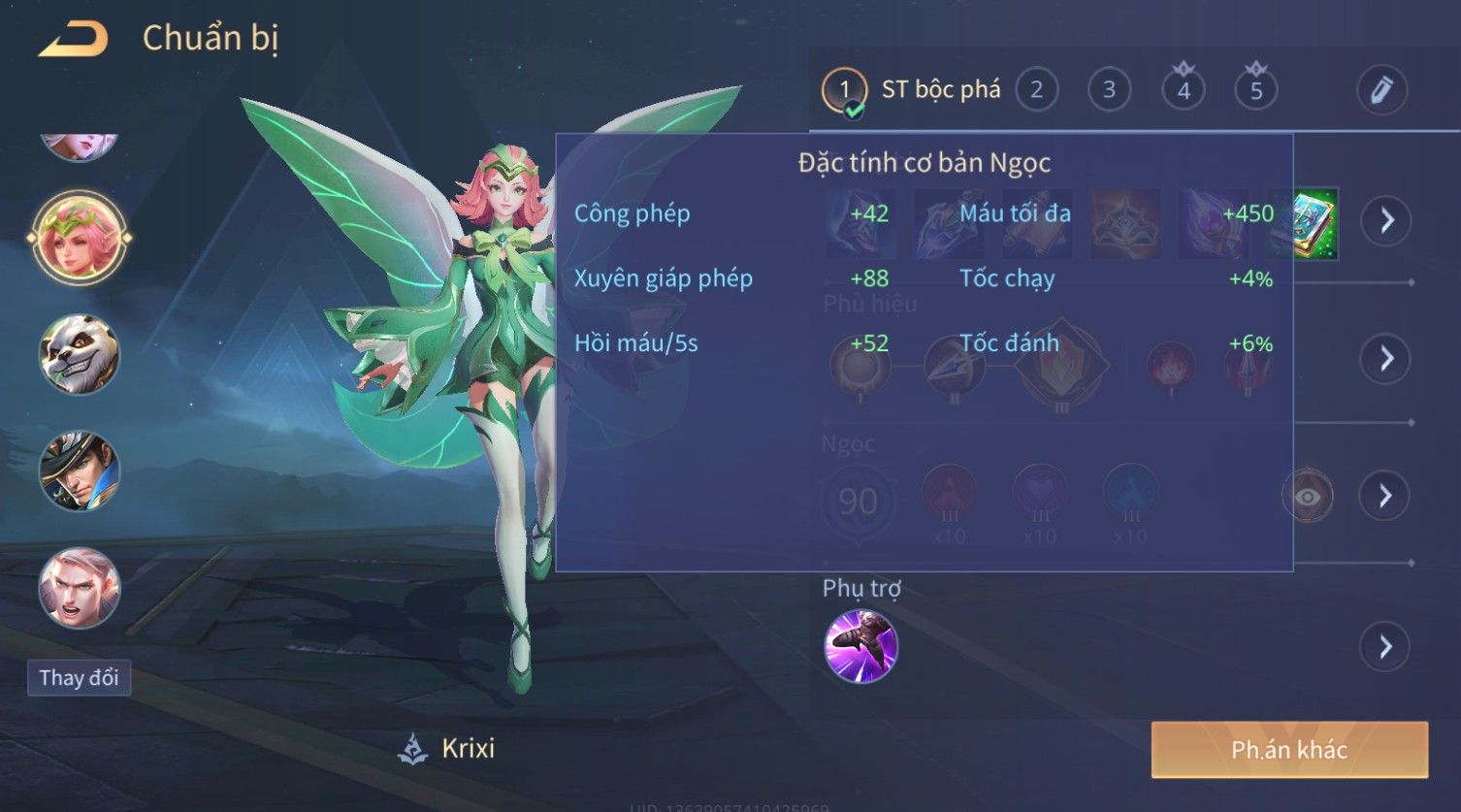Switch to loadout tab 3

1109,90
